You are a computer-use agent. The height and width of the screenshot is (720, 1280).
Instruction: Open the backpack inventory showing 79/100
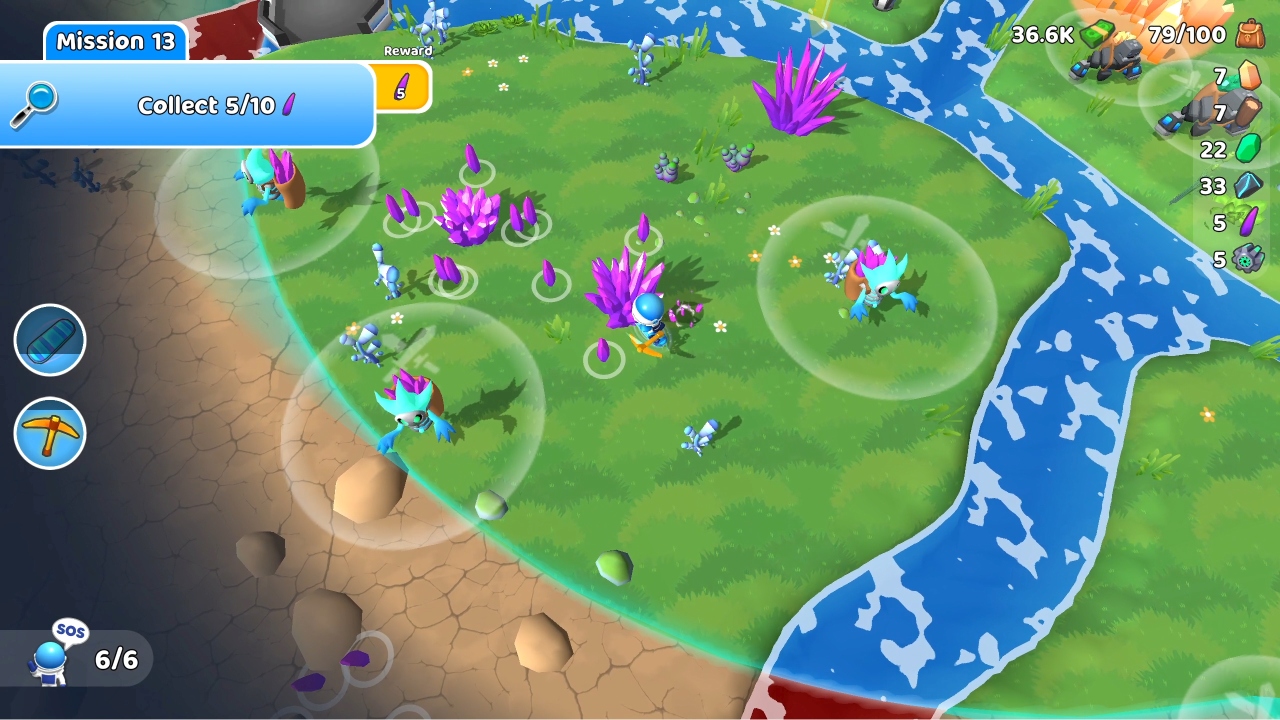pyautogui.click(x=1249, y=35)
